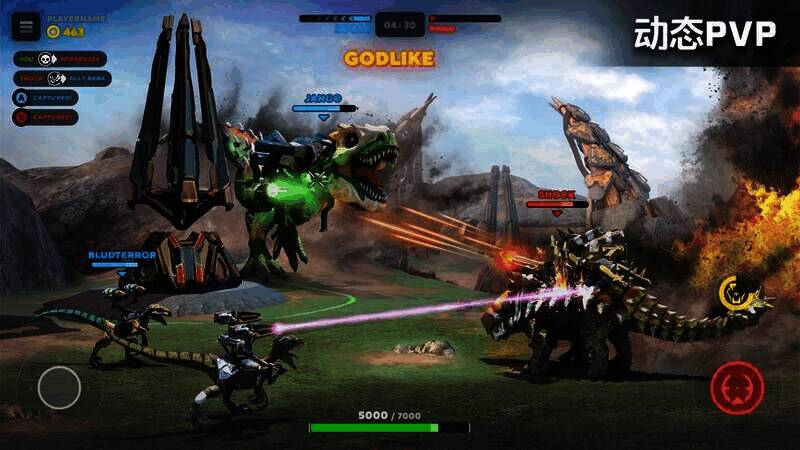
Task: Open the hamburger menu button
Action: coord(27,26)
